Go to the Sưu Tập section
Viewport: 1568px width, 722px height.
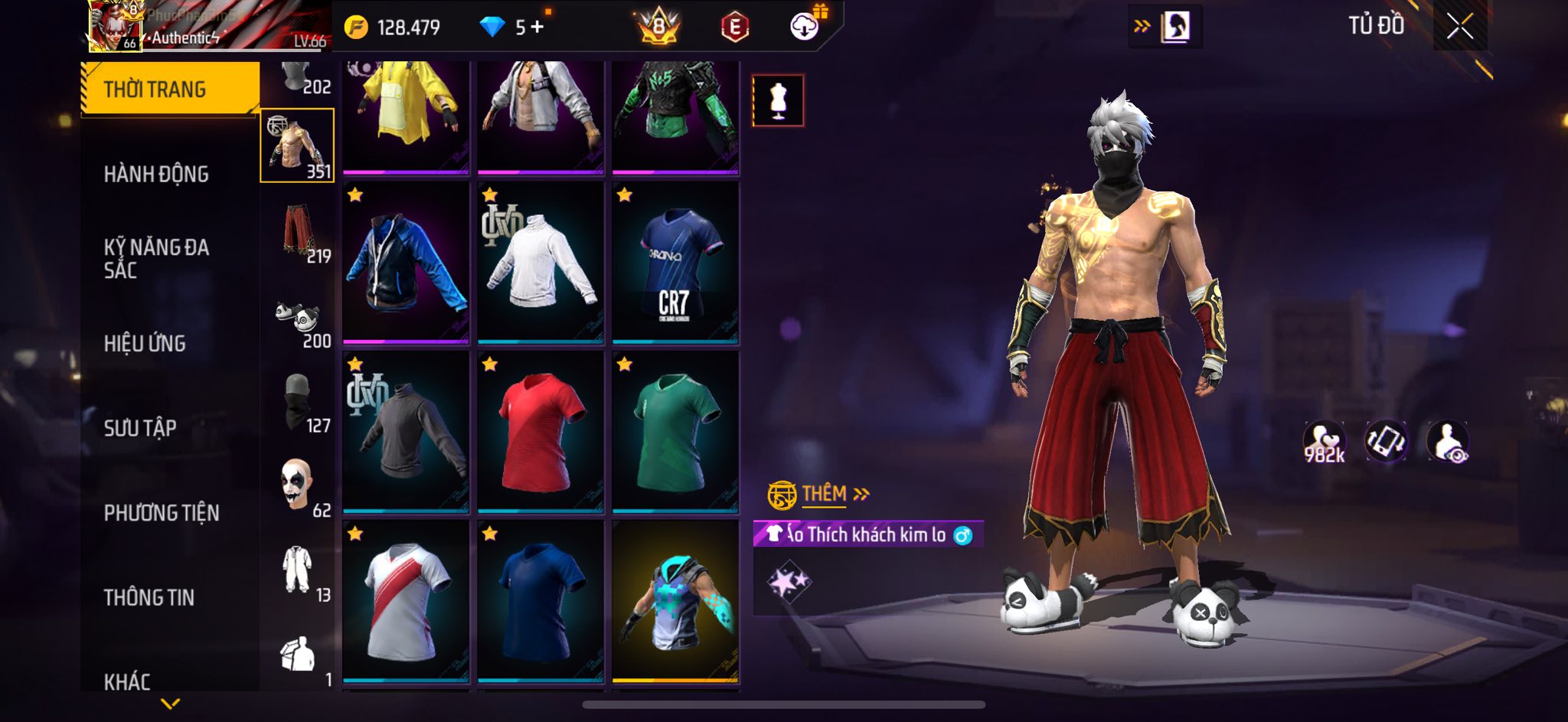140,428
